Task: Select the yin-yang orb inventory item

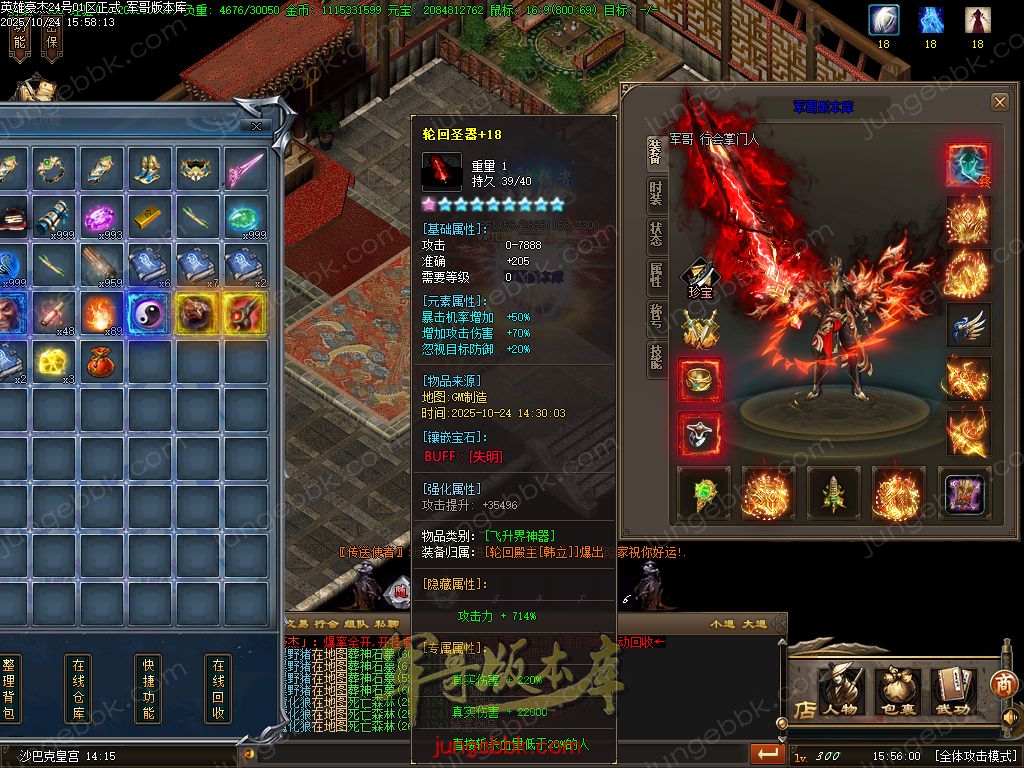Action: click(x=148, y=313)
